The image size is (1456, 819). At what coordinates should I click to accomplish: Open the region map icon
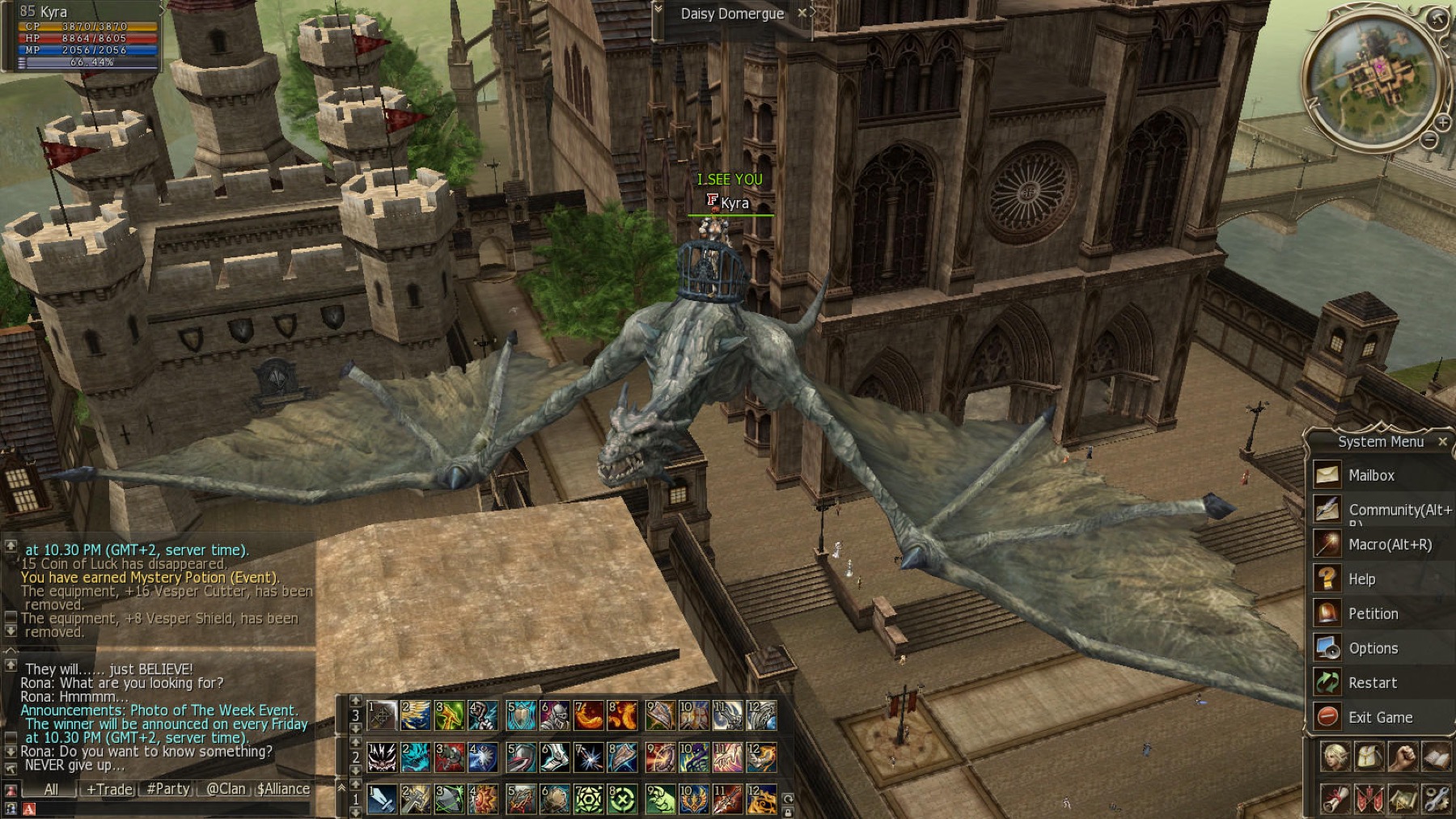tap(1404, 800)
